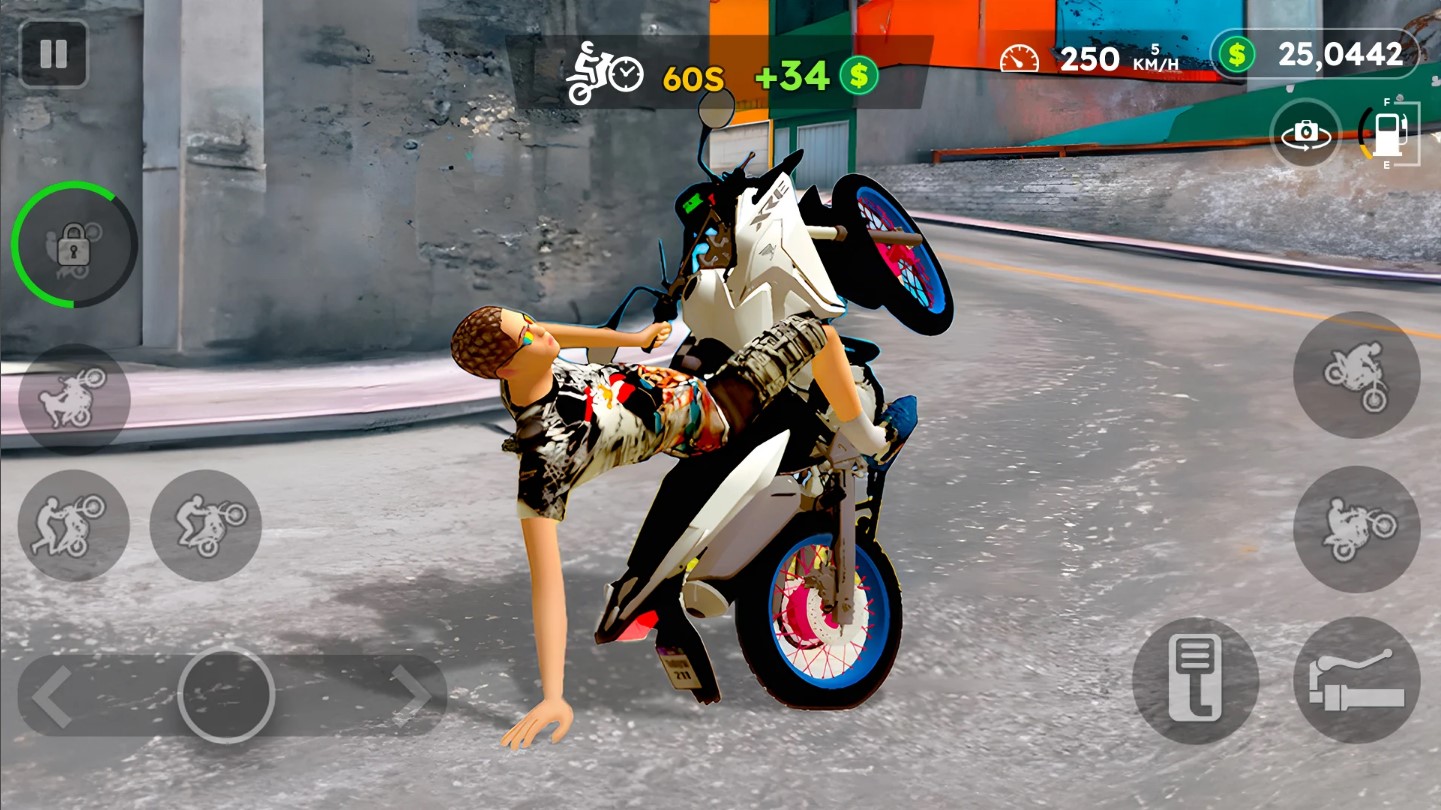Open the cash balance showing 25,0442
The width and height of the screenshot is (1441, 810).
pos(1314,54)
